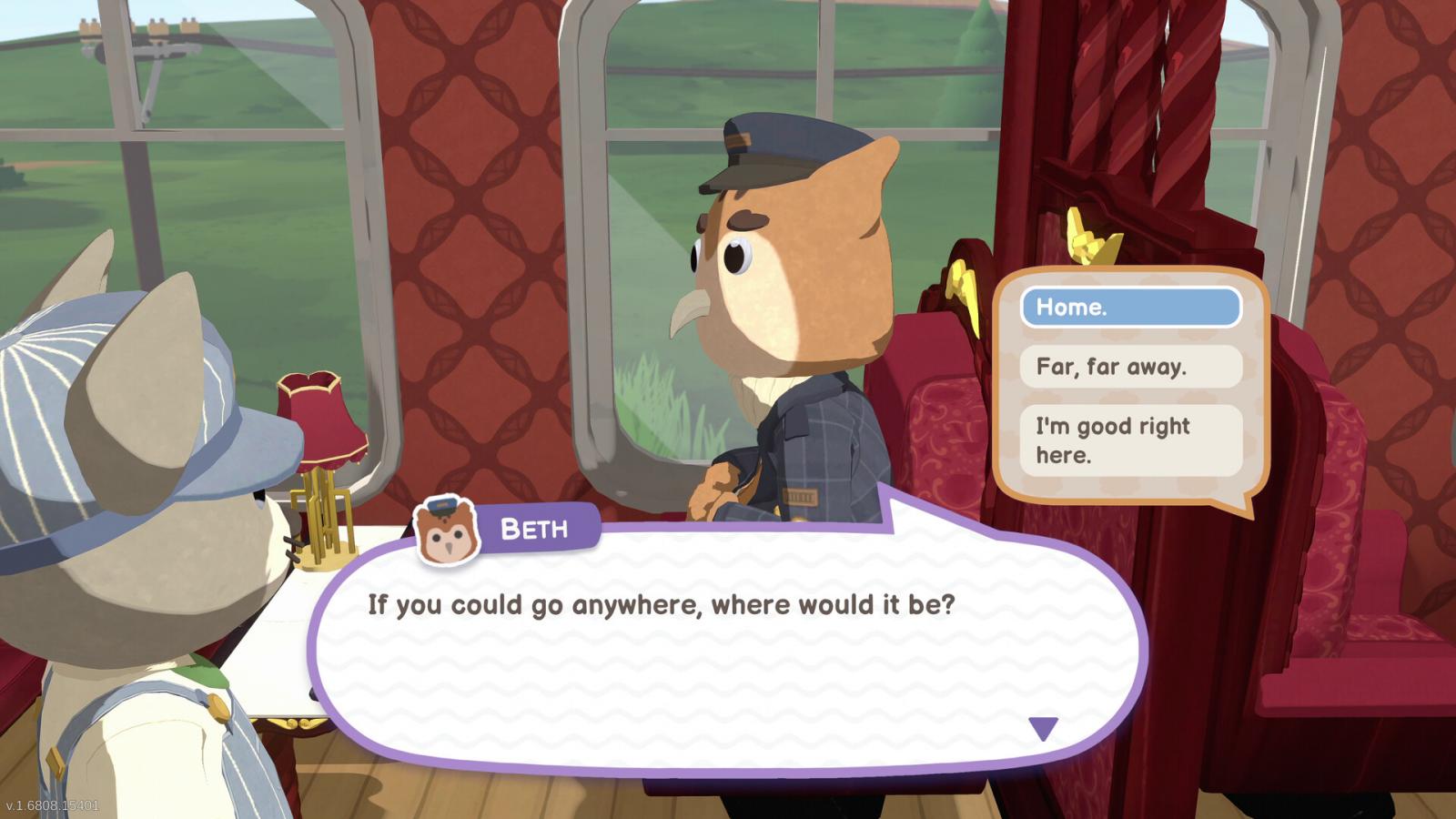Click the purple dialogue advance arrow
Image resolution: width=1456 pixels, height=819 pixels.
[1043, 728]
